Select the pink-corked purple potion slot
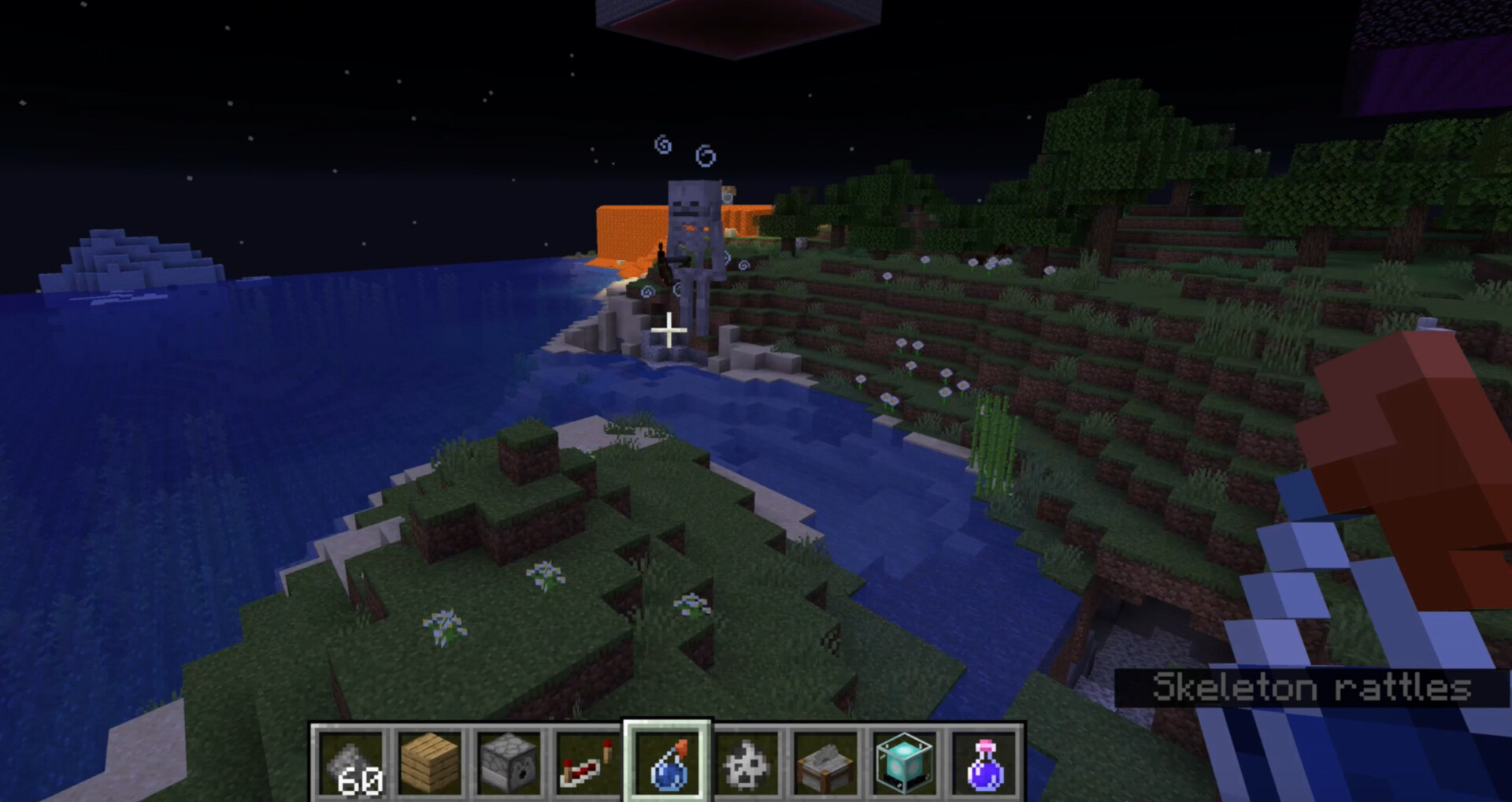 tap(984, 763)
